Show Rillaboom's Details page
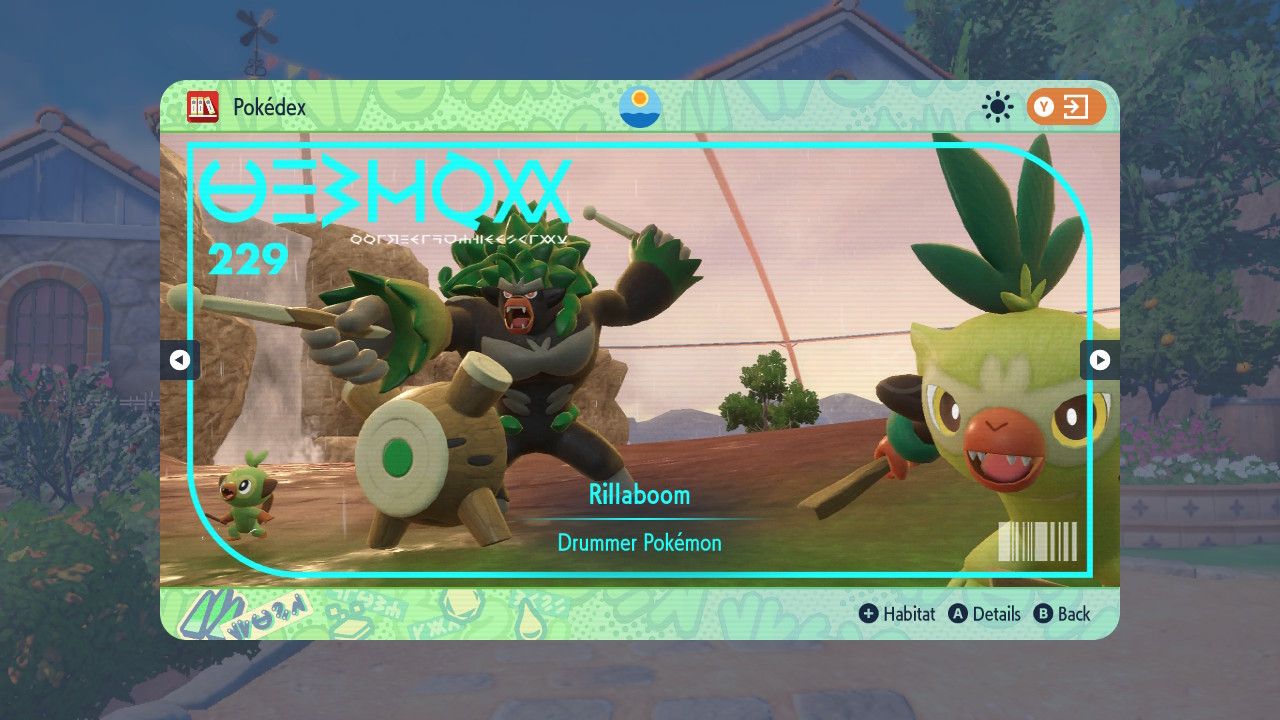This screenshot has height=720, width=1280. tap(985, 614)
